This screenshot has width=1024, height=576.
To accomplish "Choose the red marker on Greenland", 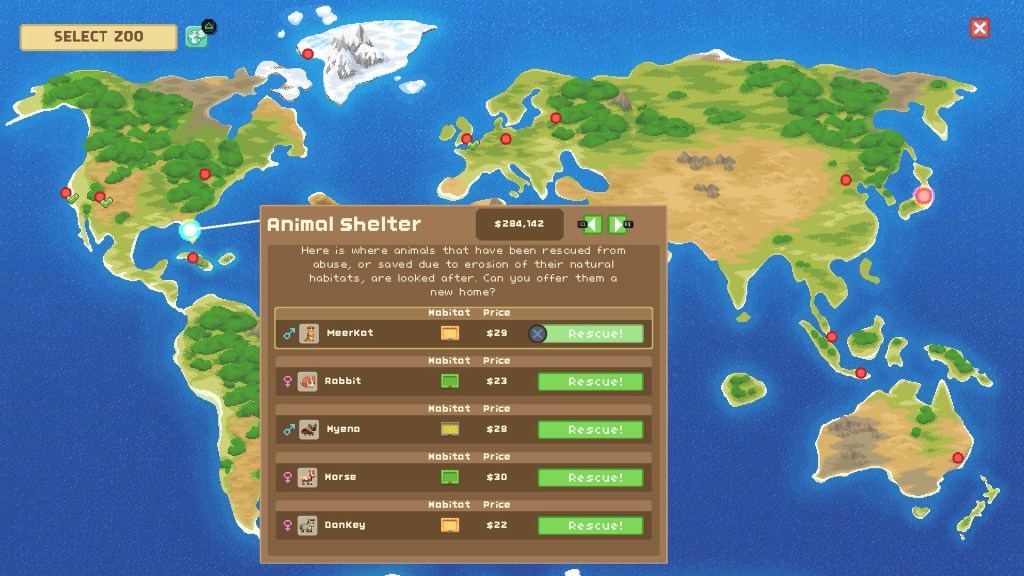I will tap(308, 54).
